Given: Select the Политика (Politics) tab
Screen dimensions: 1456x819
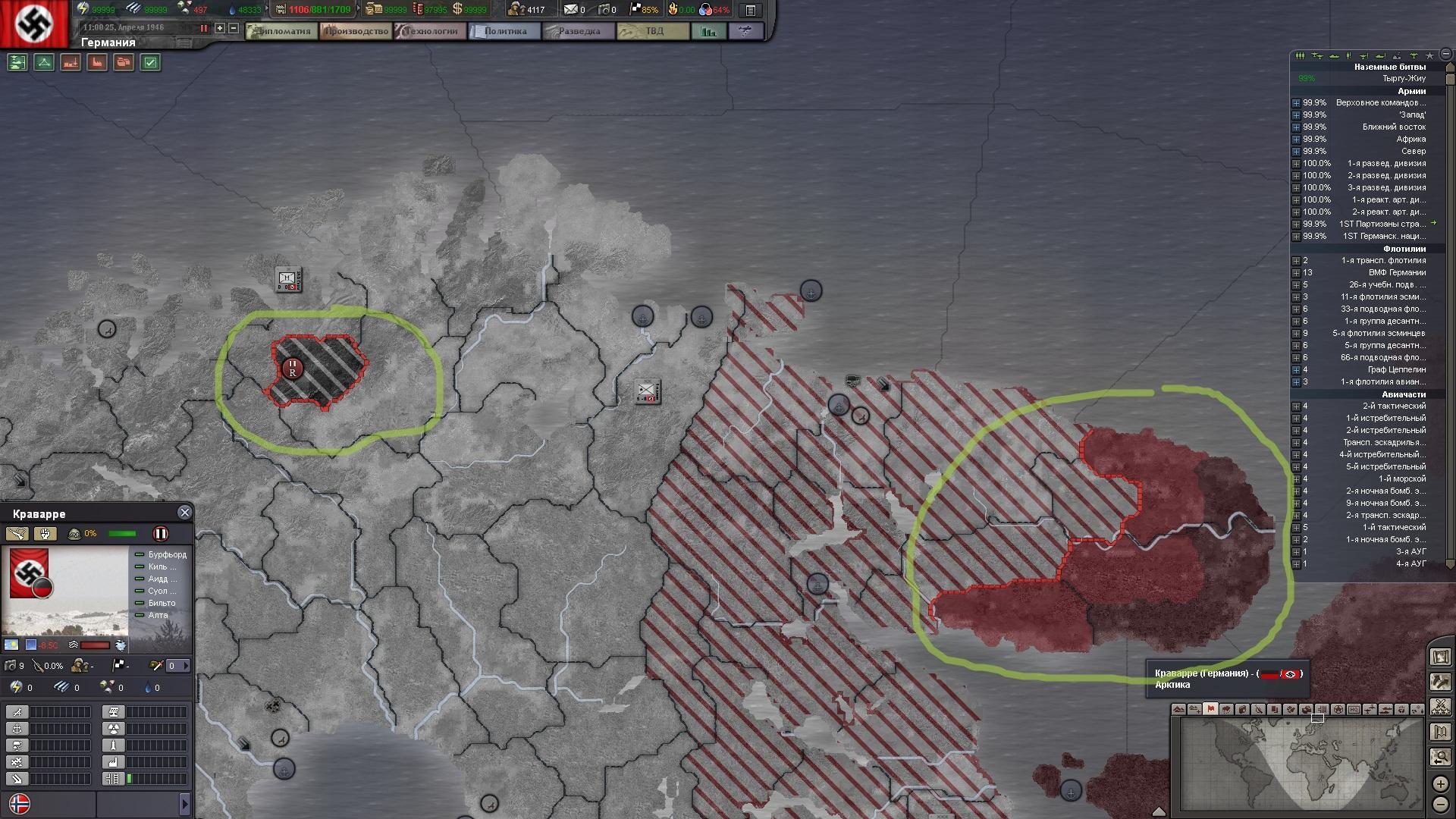Looking at the screenshot, I should (x=504, y=31).
